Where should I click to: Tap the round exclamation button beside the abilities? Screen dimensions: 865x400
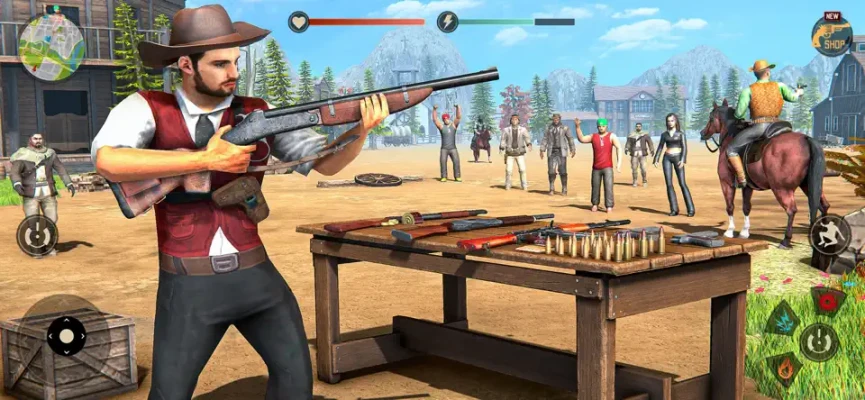coord(818,342)
